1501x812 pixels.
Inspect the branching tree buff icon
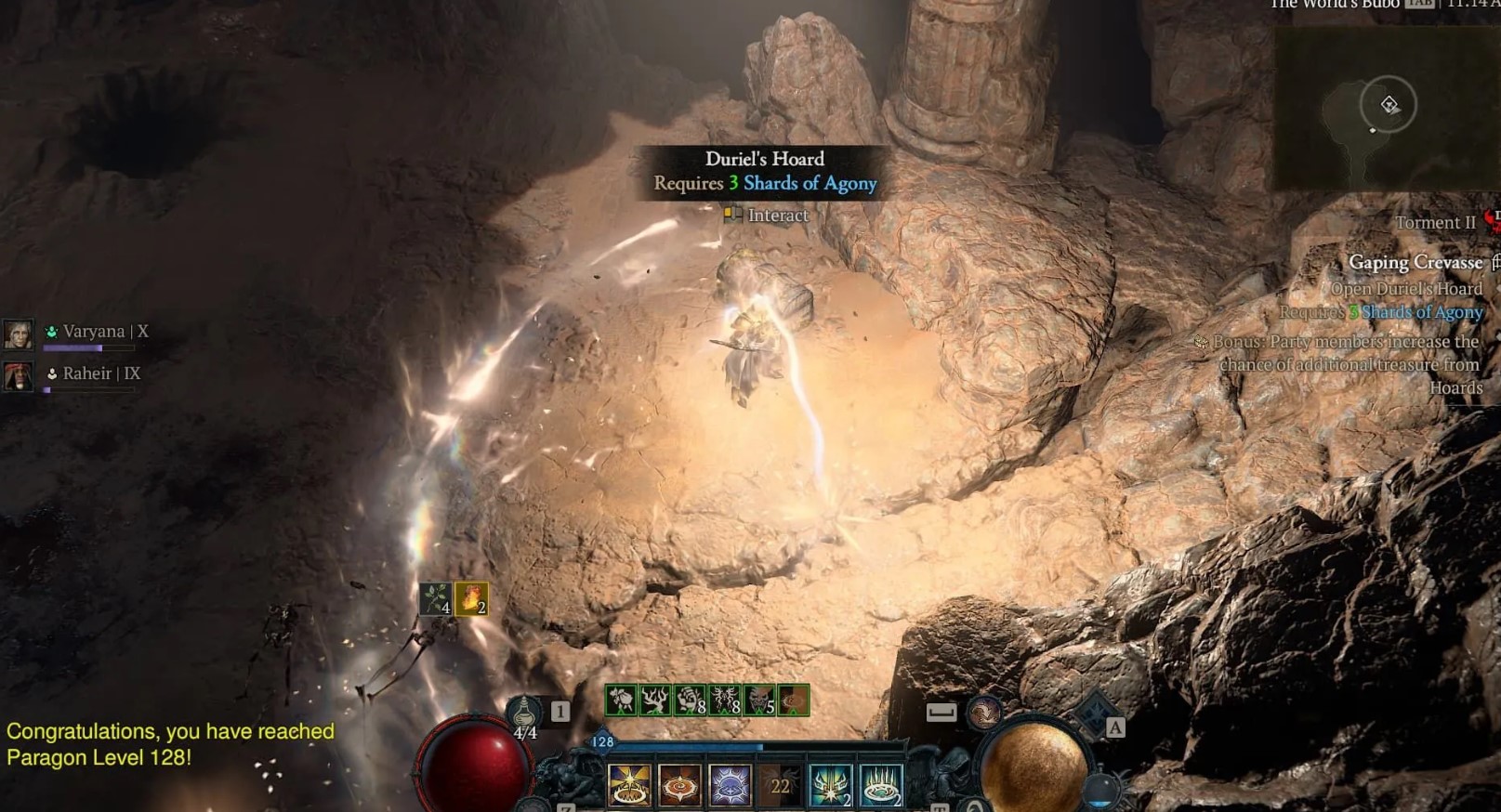coord(655,700)
